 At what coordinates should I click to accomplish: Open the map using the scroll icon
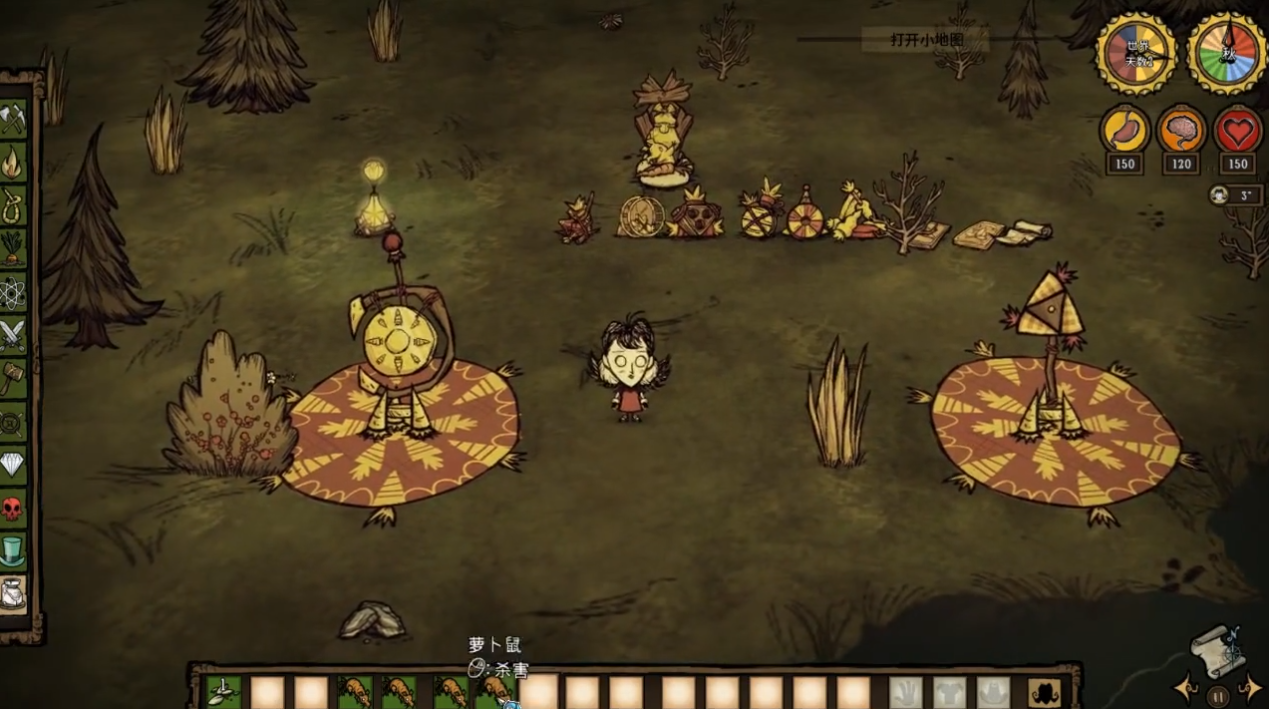pyautogui.click(x=1217, y=650)
